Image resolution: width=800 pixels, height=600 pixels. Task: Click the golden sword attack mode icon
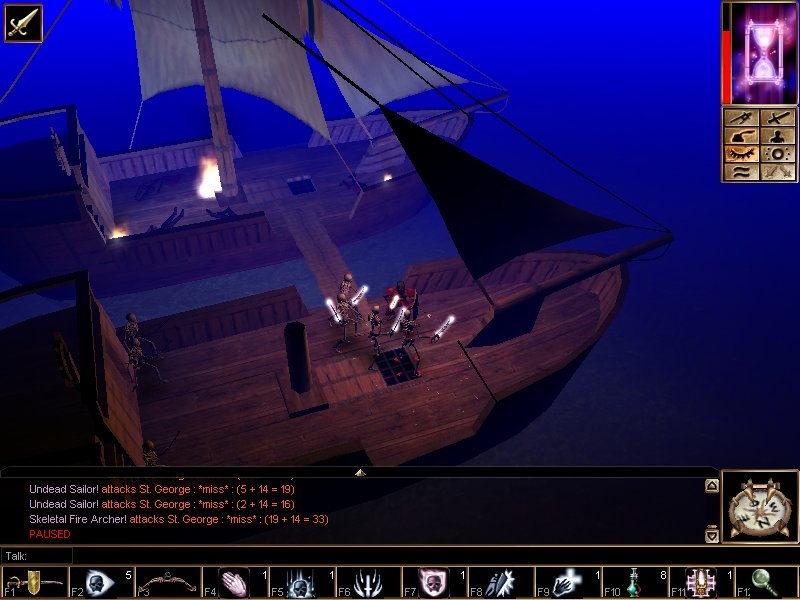[22, 22]
